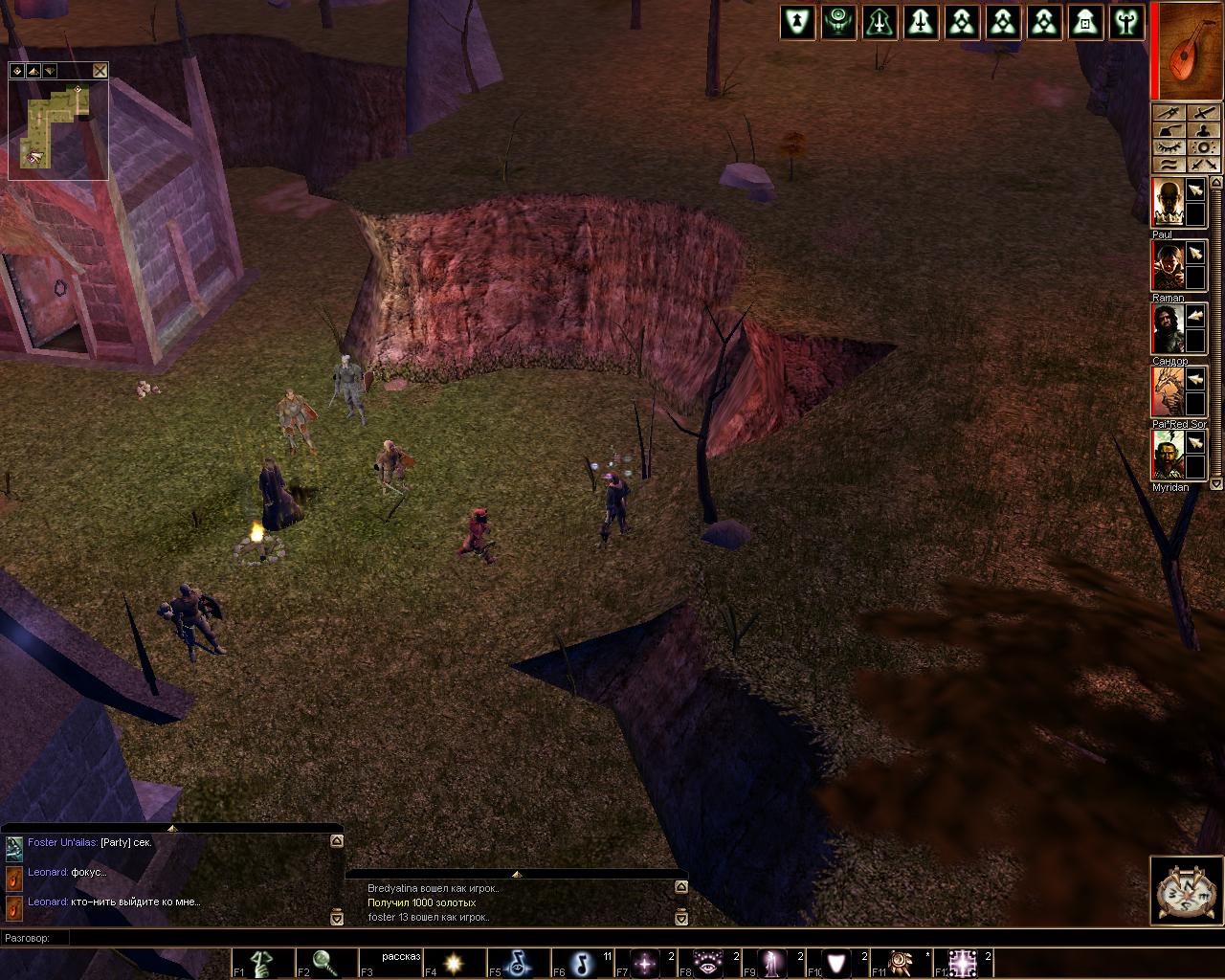Use the F1 pointing hand quickslot
This screenshot has height=980, width=1225.
coord(263,963)
